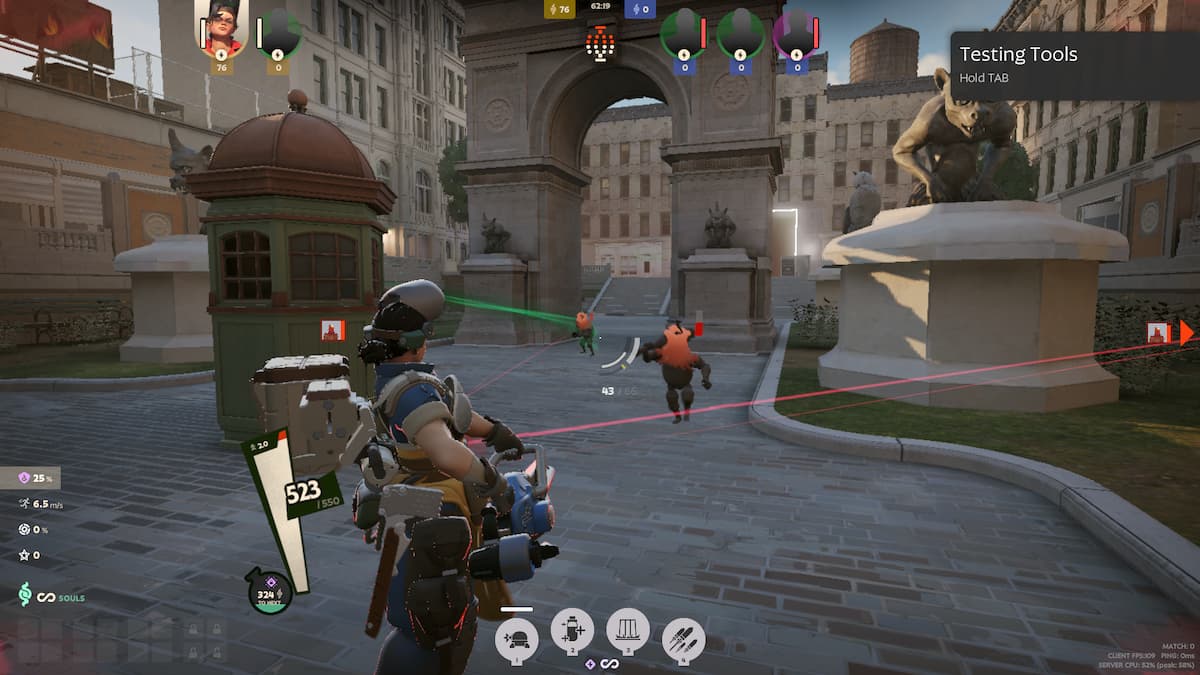The image size is (1200, 675).
Task: Select the purple-ringed enemy portrait
Action: 796,33
